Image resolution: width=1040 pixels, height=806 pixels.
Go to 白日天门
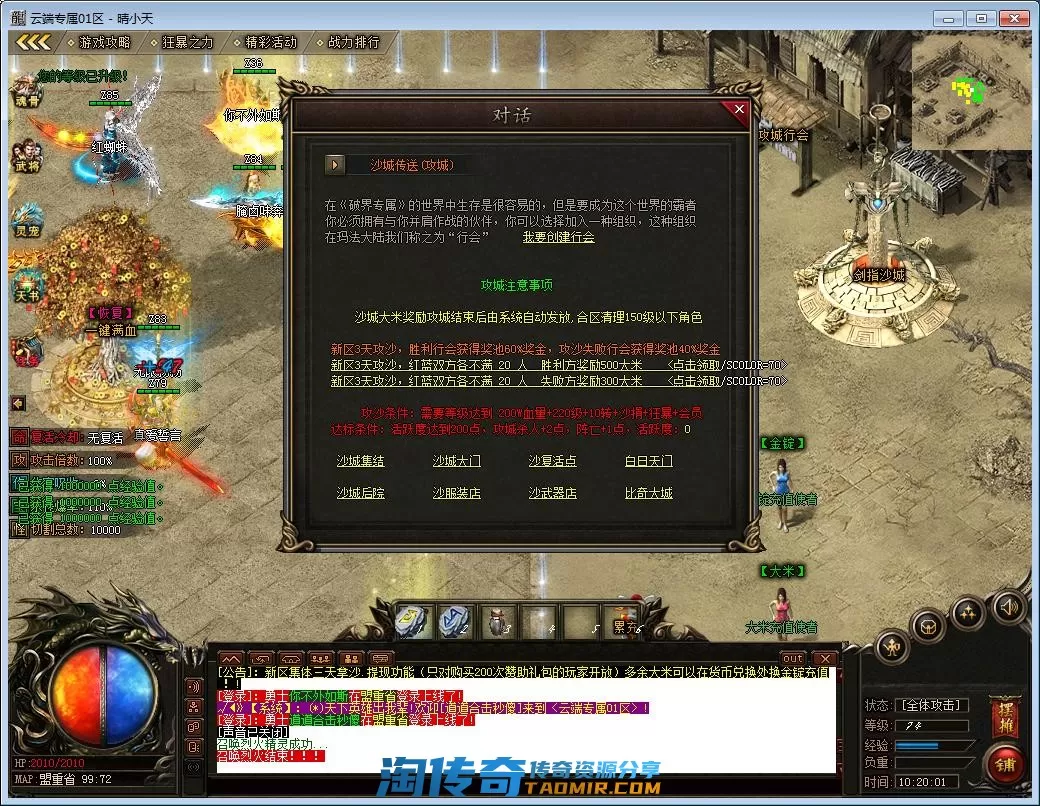click(648, 462)
